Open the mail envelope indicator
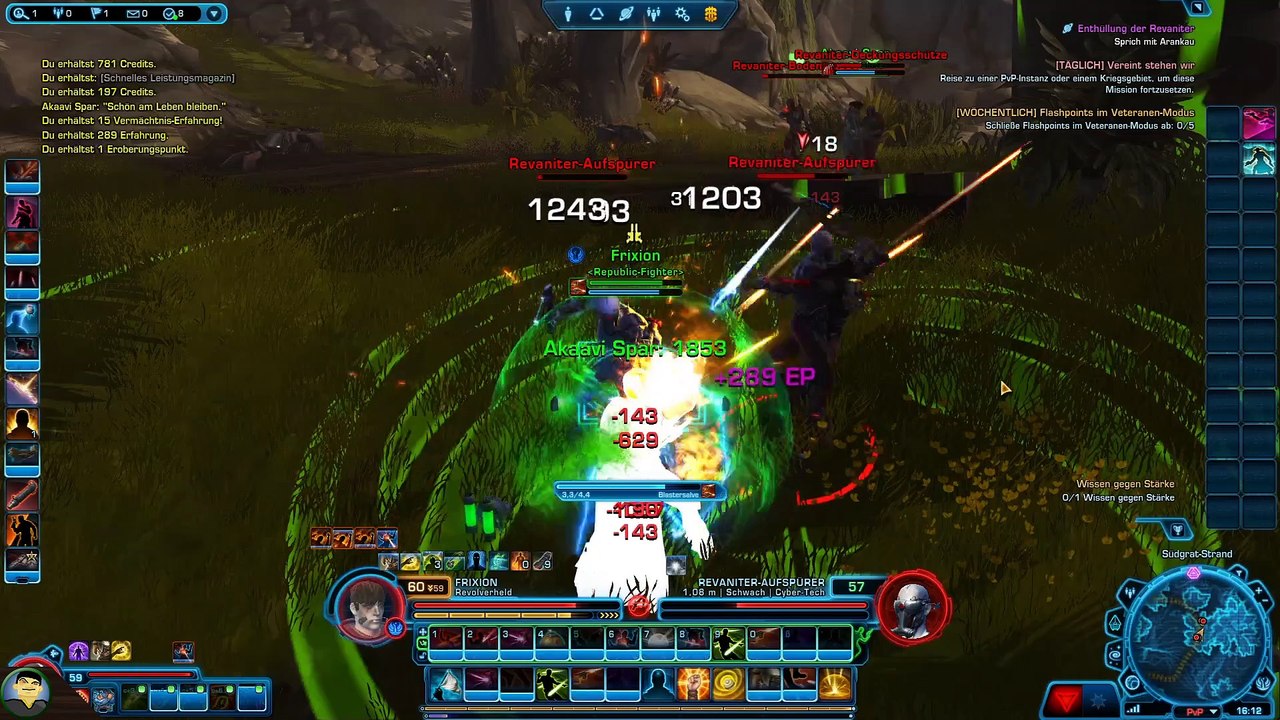 [137, 14]
